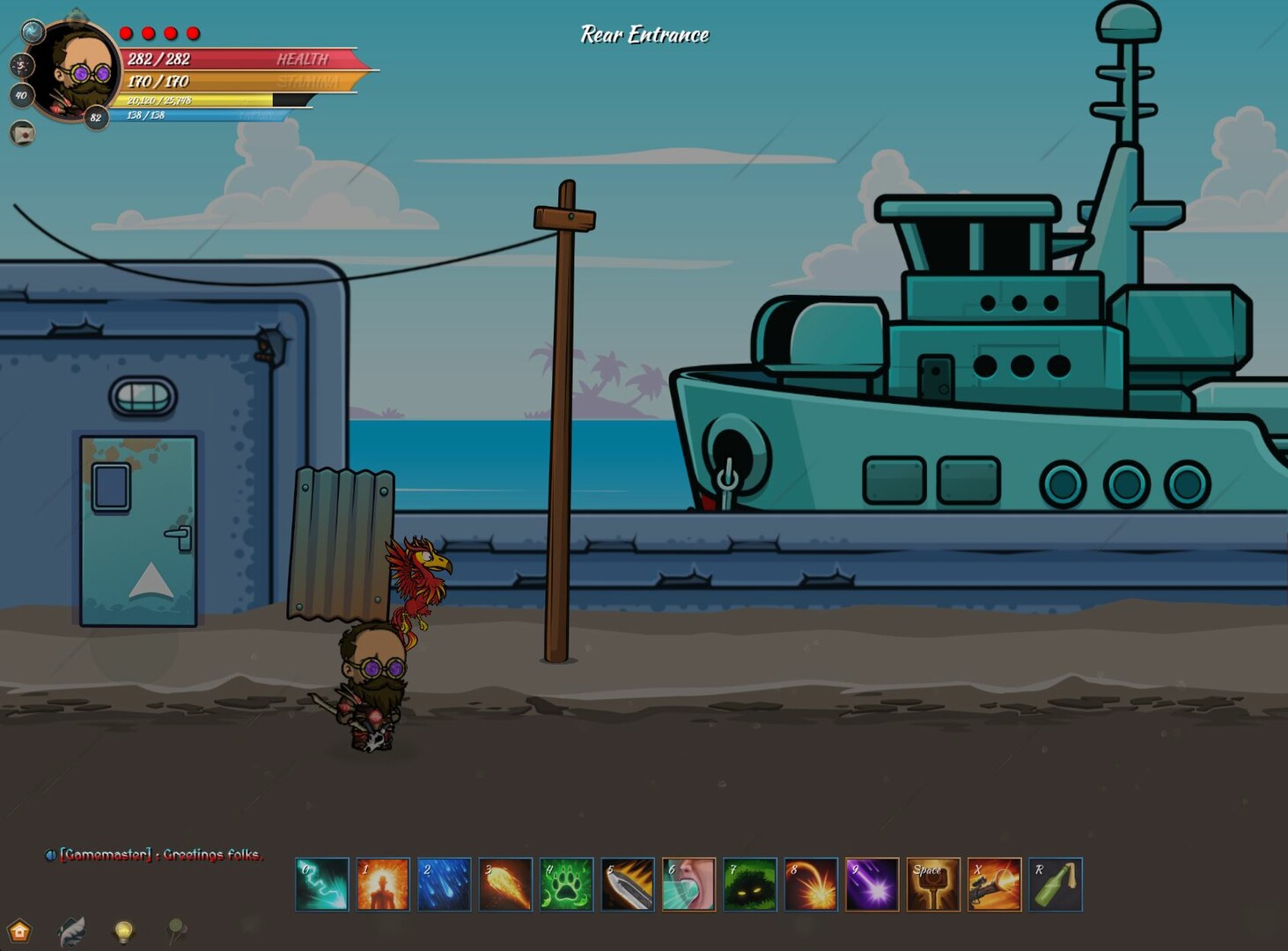The width and height of the screenshot is (1288, 951).
Task: Click the orange home pentagon at bottom left
Action: [20, 930]
